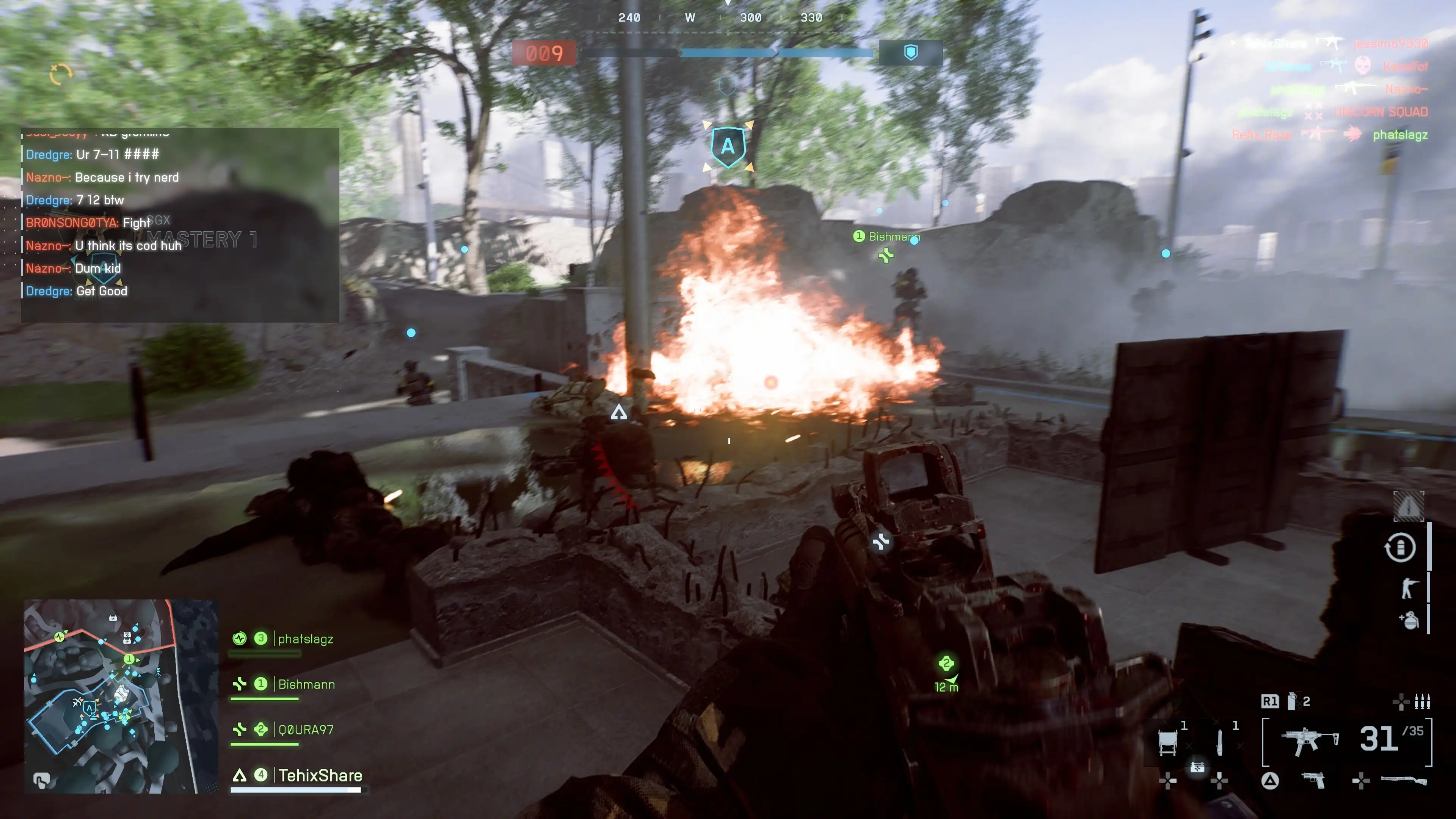Choose Q0URA97 in the squad list
The image size is (1456, 819).
point(305,730)
